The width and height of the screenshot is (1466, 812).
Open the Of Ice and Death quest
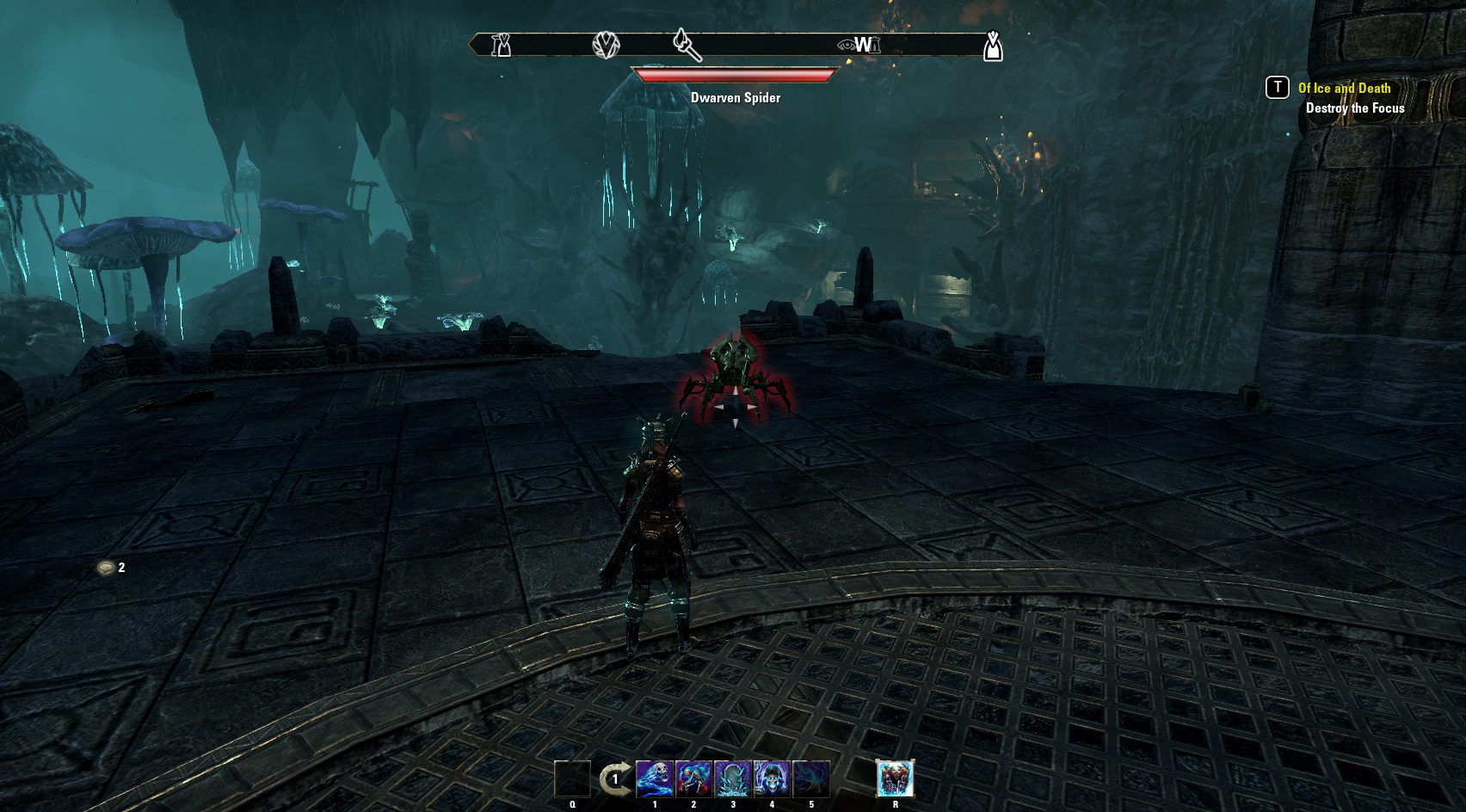point(1344,88)
